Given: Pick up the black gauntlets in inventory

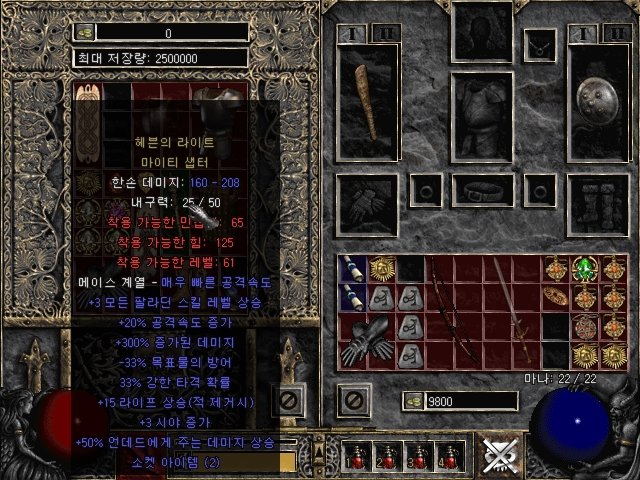Looking at the screenshot, I should click(x=363, y=339).
